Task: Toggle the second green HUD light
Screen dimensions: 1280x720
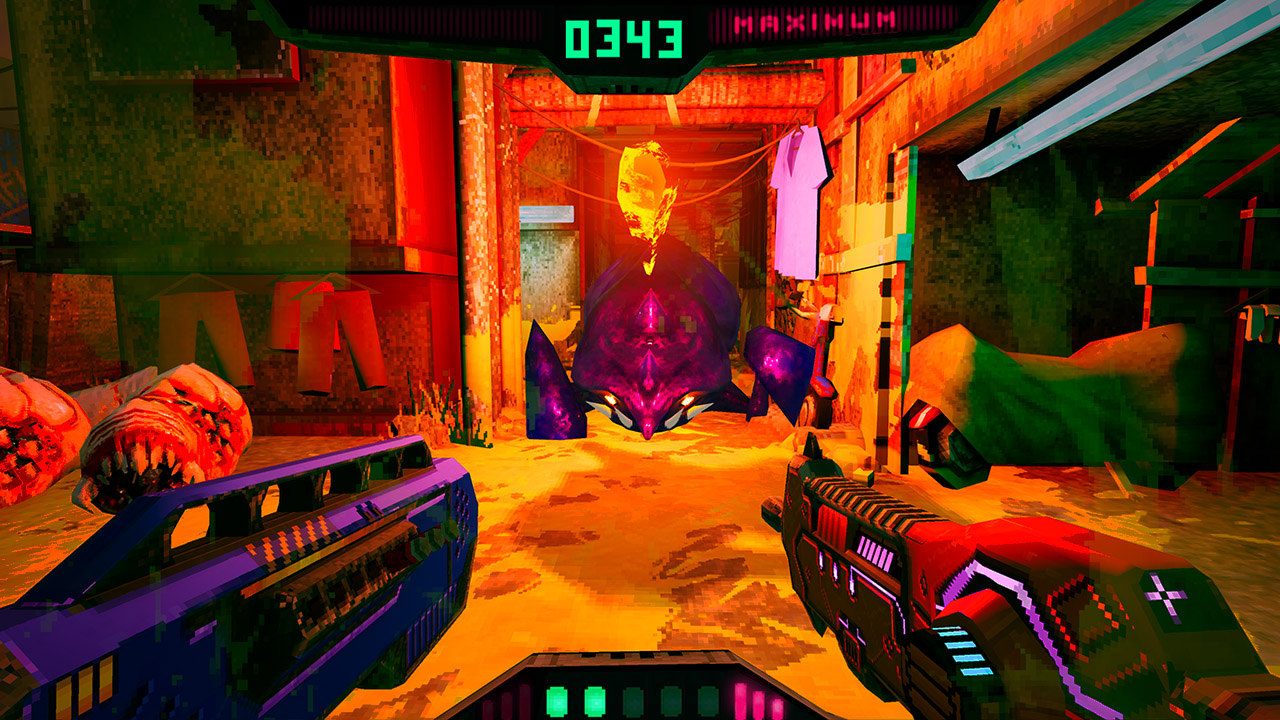Action: tap(595, 700)
